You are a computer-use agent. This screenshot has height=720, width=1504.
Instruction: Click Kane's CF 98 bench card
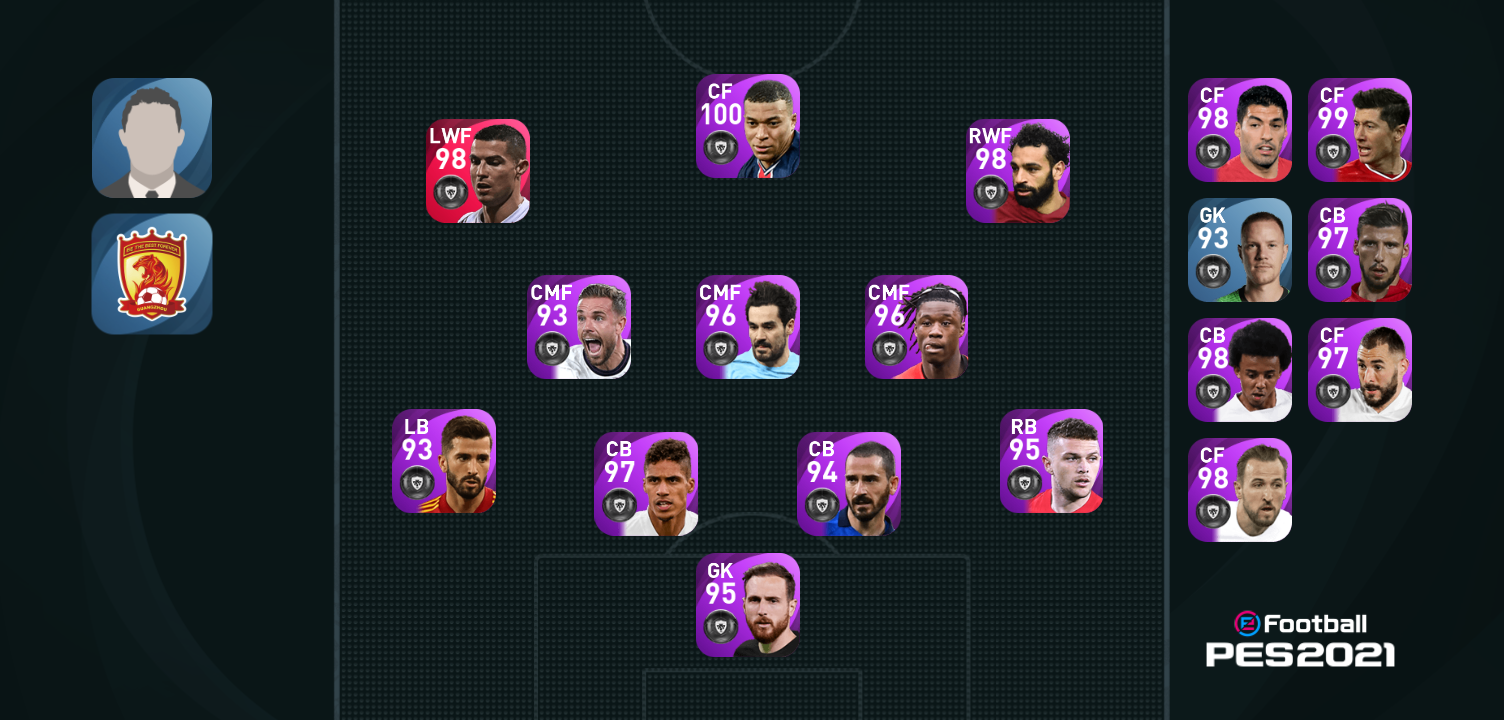pyautogui.click(x=1240, y=491)
